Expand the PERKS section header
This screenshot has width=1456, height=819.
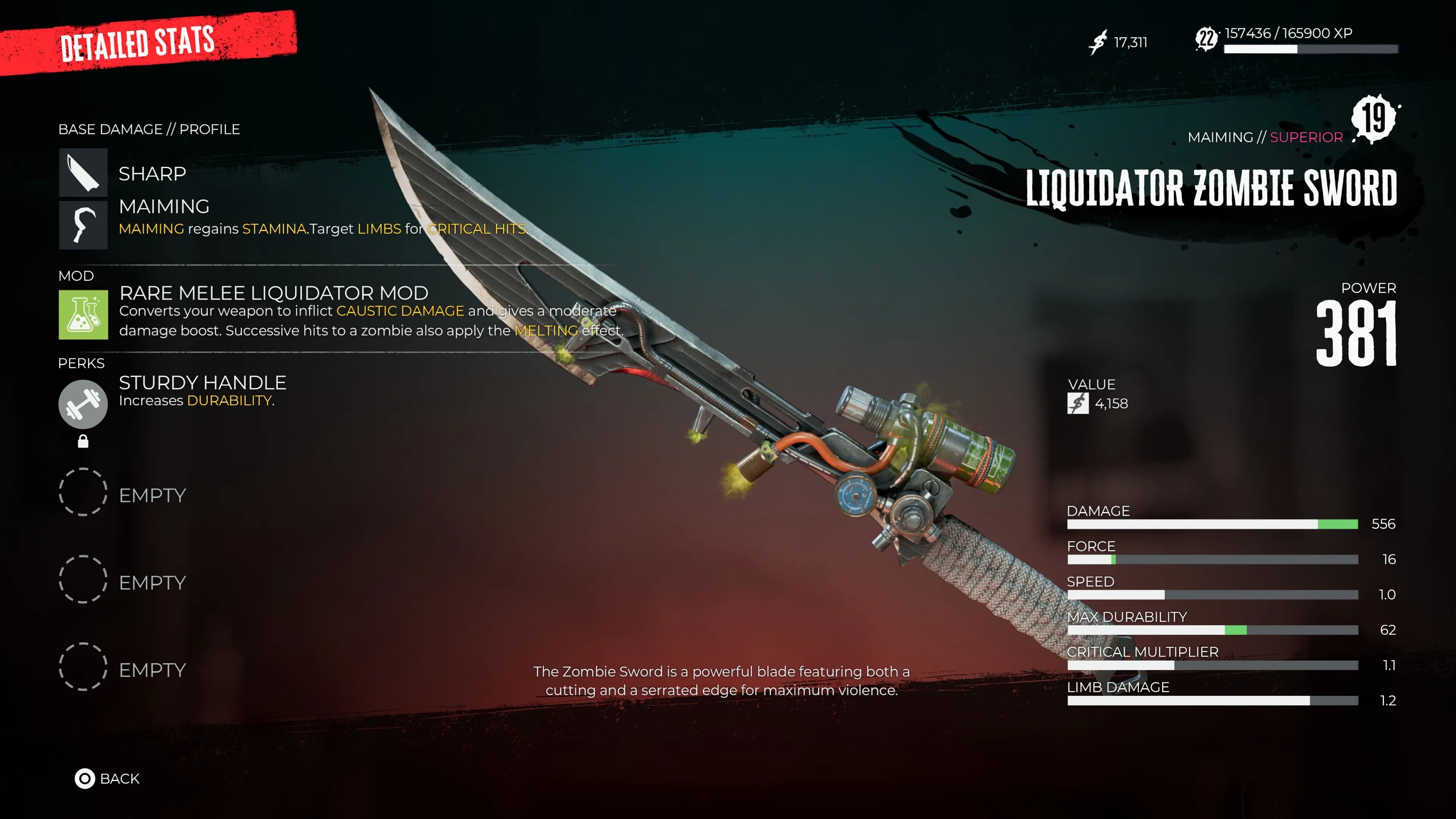(x=82, y=364)
